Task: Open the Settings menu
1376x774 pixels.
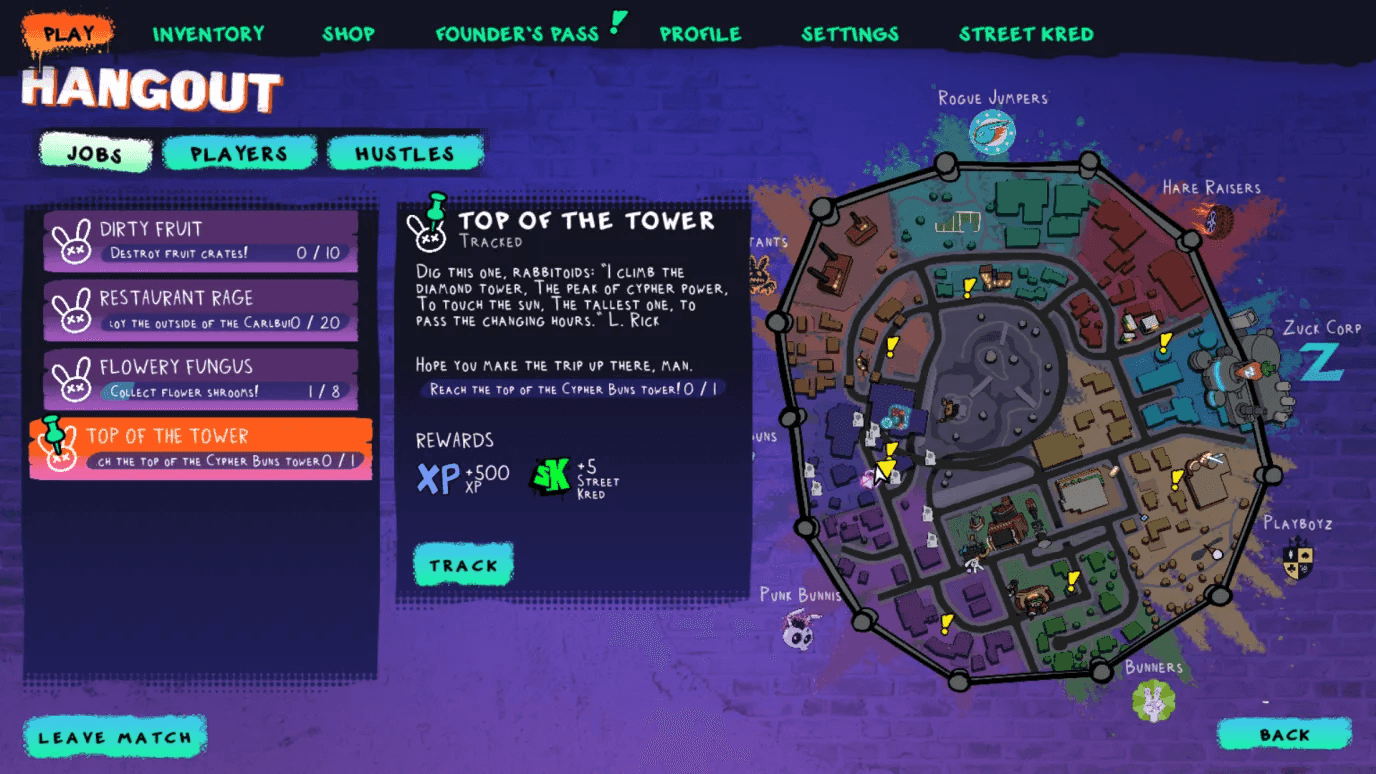Action: 849,34
